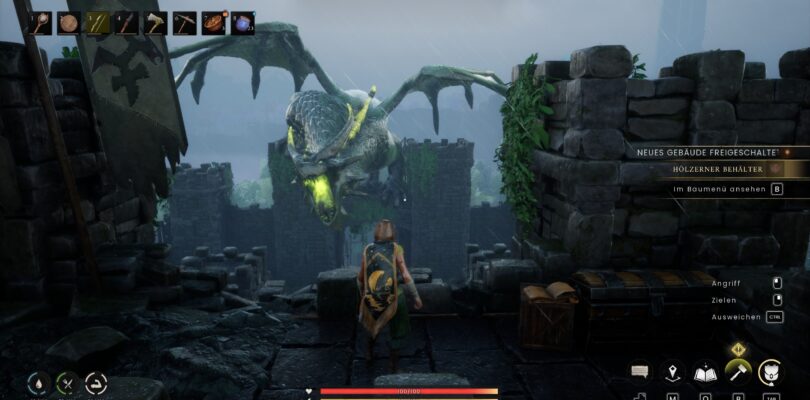Screen dimensions: 810x400
Task: Open the character armor icon
Action: pos(770,372)
